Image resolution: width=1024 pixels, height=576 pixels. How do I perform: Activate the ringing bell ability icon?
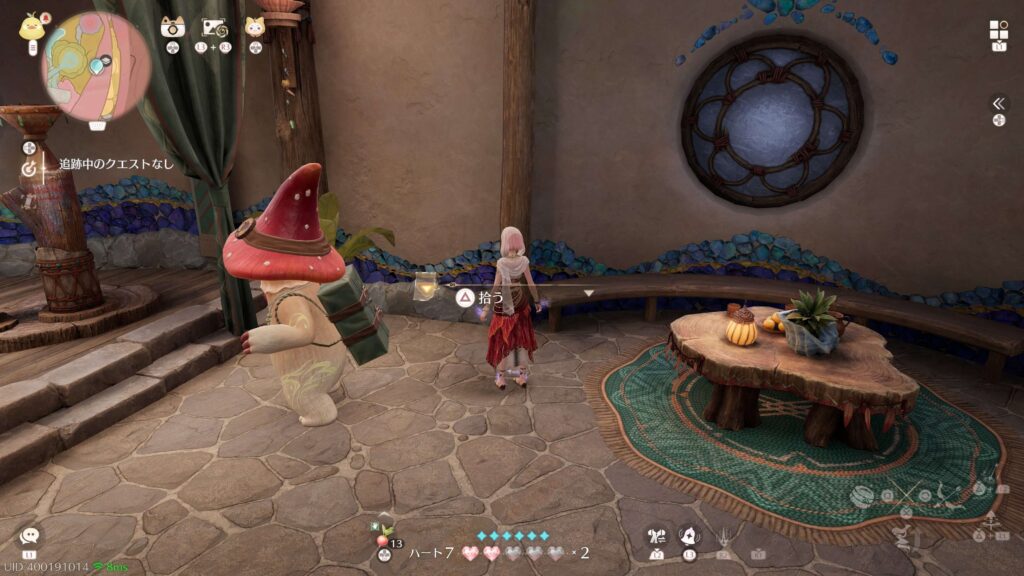pyautogui.click(x=689, y=536)
